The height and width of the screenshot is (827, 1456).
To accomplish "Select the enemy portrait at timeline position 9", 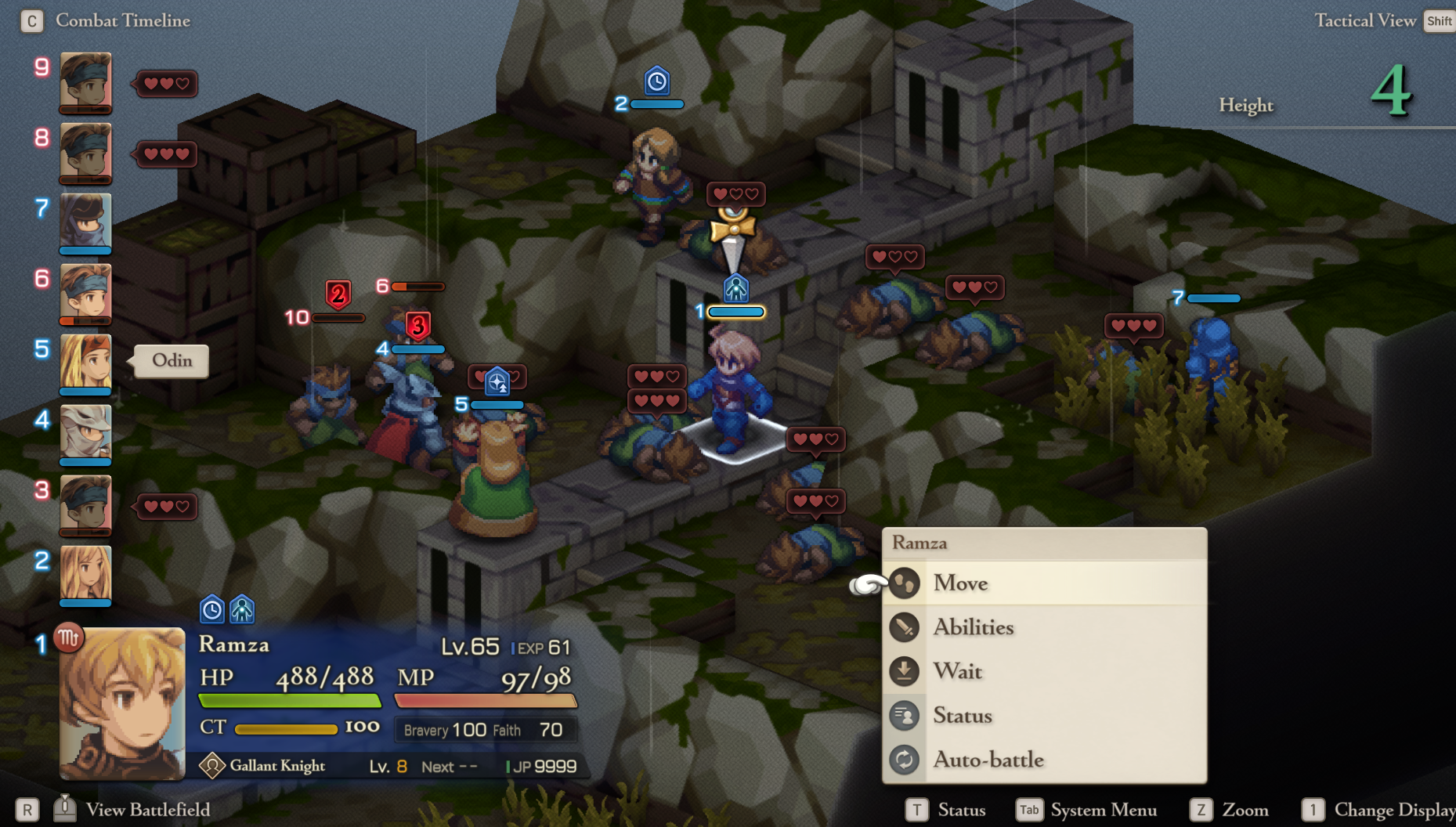I will tap(86, 81).
